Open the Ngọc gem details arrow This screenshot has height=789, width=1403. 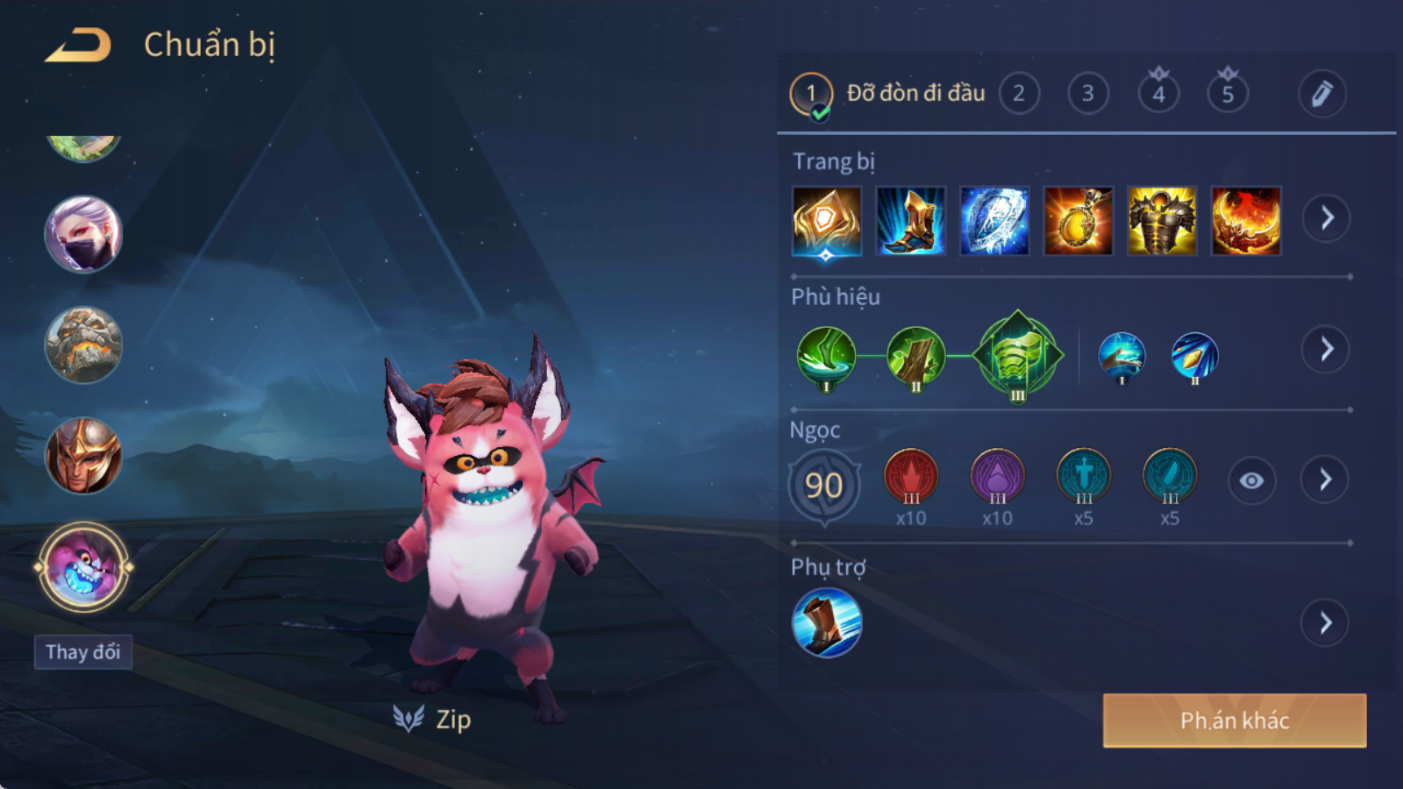[1326, 480]
